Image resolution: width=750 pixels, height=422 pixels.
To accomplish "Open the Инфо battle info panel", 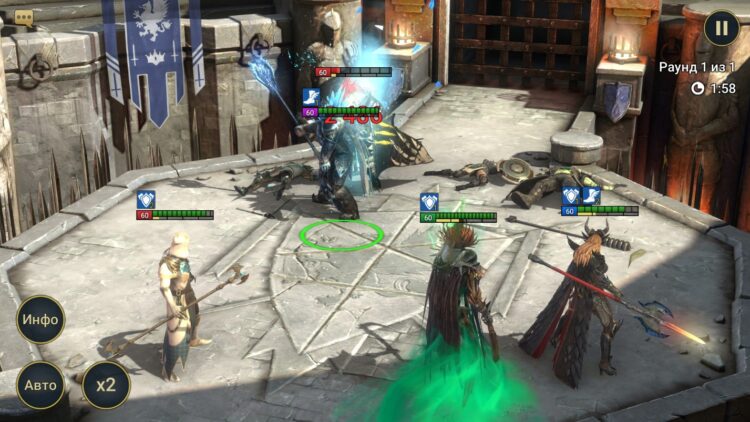I will pos(41,320).
